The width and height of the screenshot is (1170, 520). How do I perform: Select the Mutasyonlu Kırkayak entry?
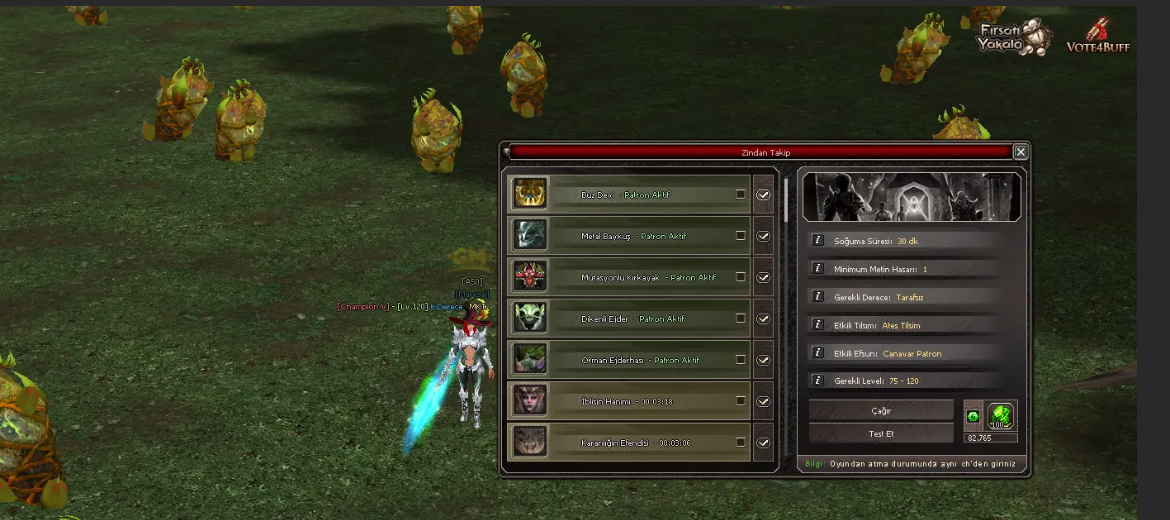coord(630,277)
